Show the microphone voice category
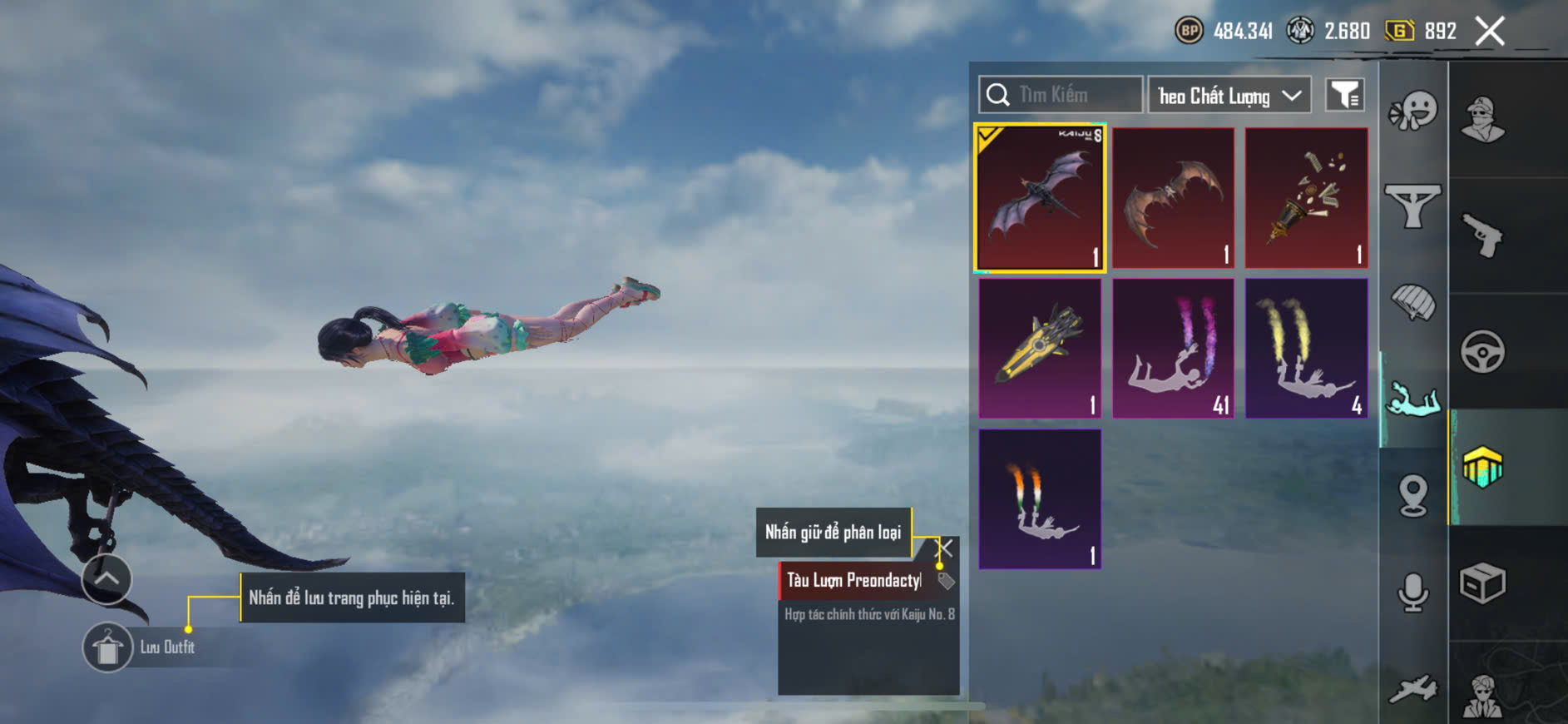Image resolution: width=1568 pixels, height=724 pixels. click(1412, 592)
